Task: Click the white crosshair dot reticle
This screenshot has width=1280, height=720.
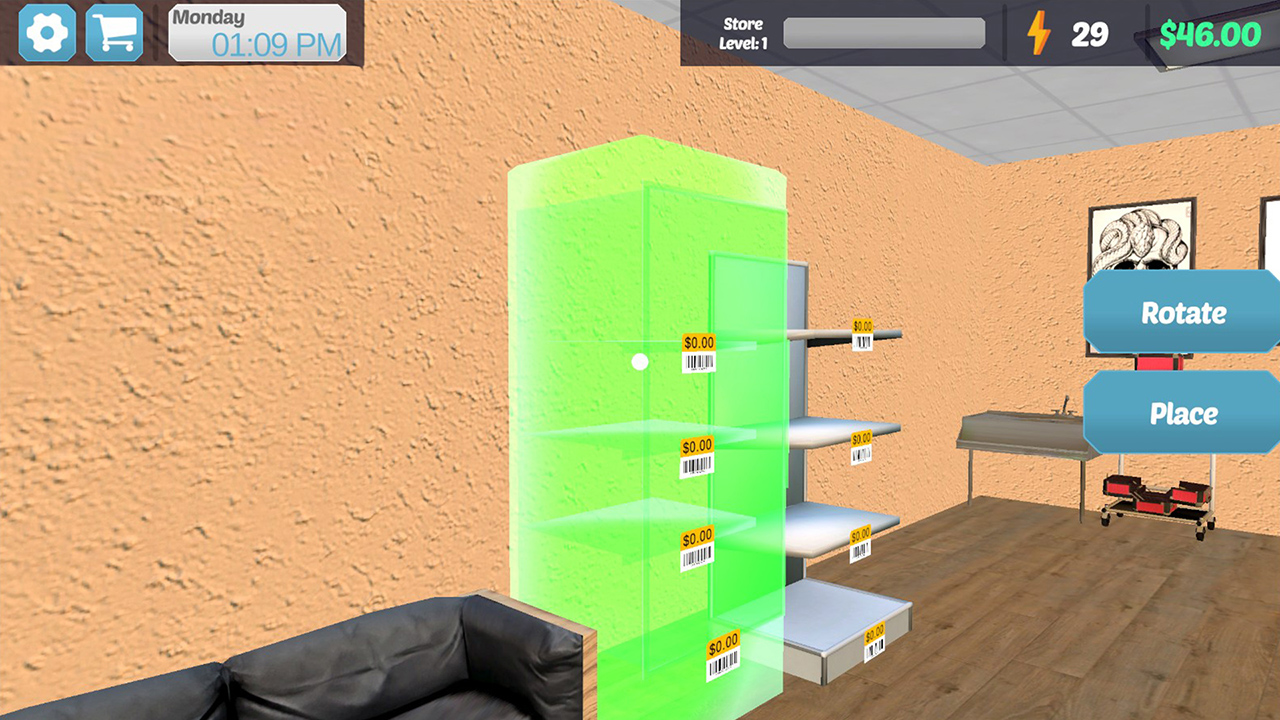Action: [x=640, y=363]
